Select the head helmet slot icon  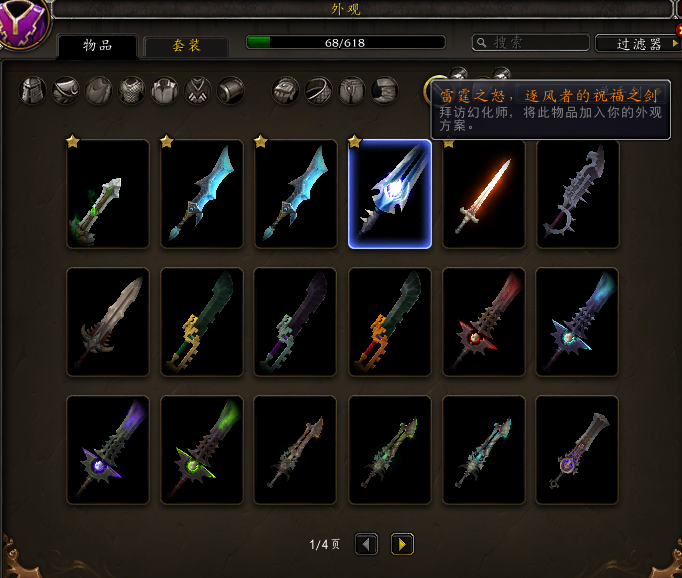(34, 91)
